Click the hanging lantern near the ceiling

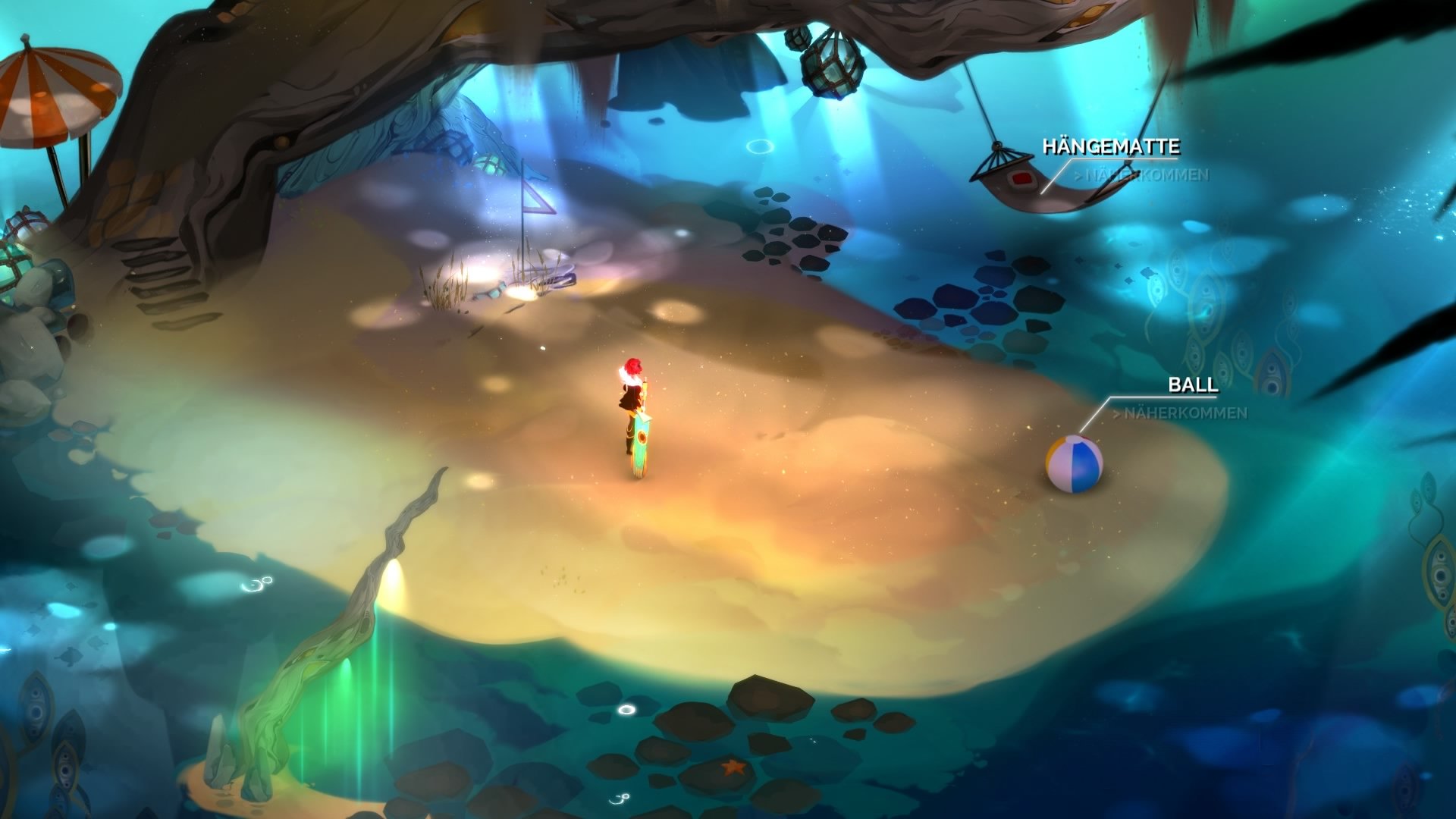click(830, 64)
